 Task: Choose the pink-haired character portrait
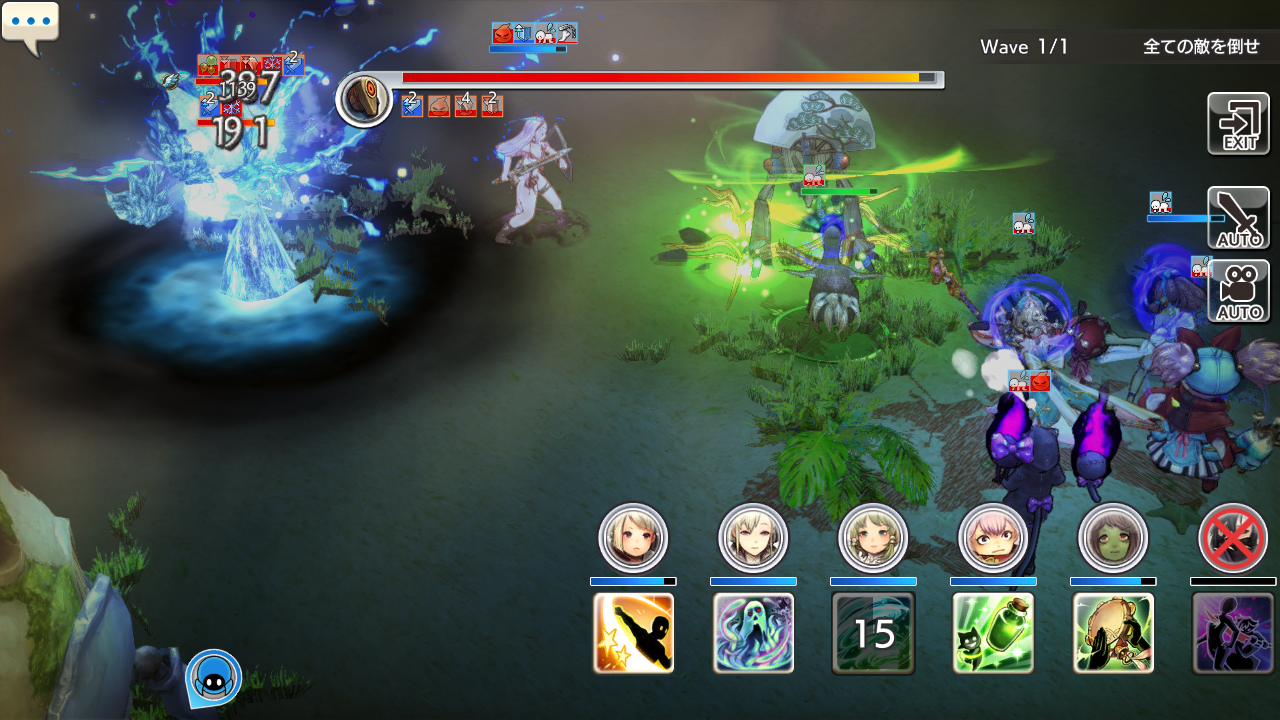pos(993,538)
